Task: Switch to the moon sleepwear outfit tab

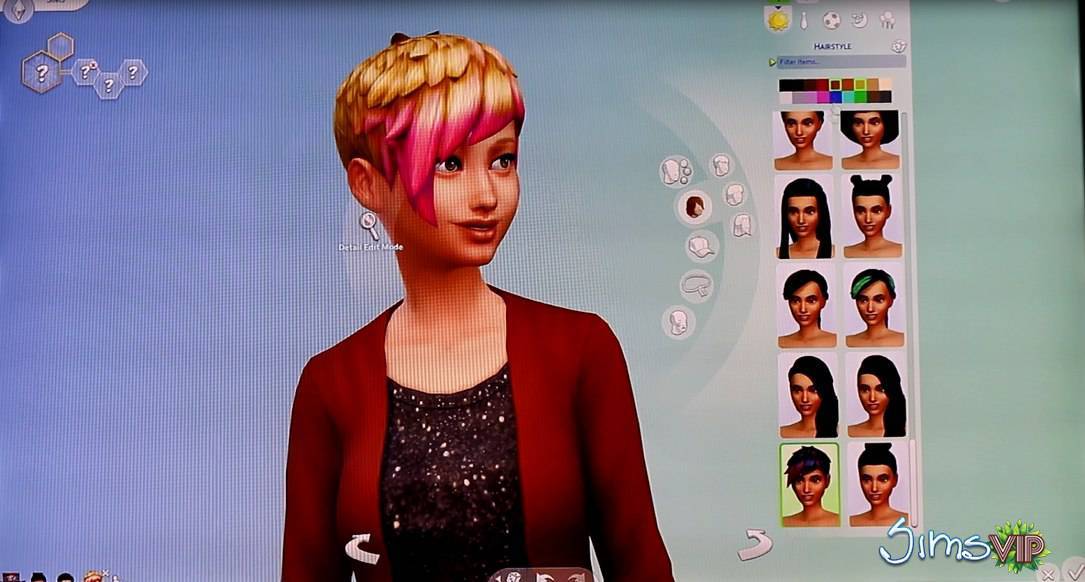Action: click(x=859, y=19)
